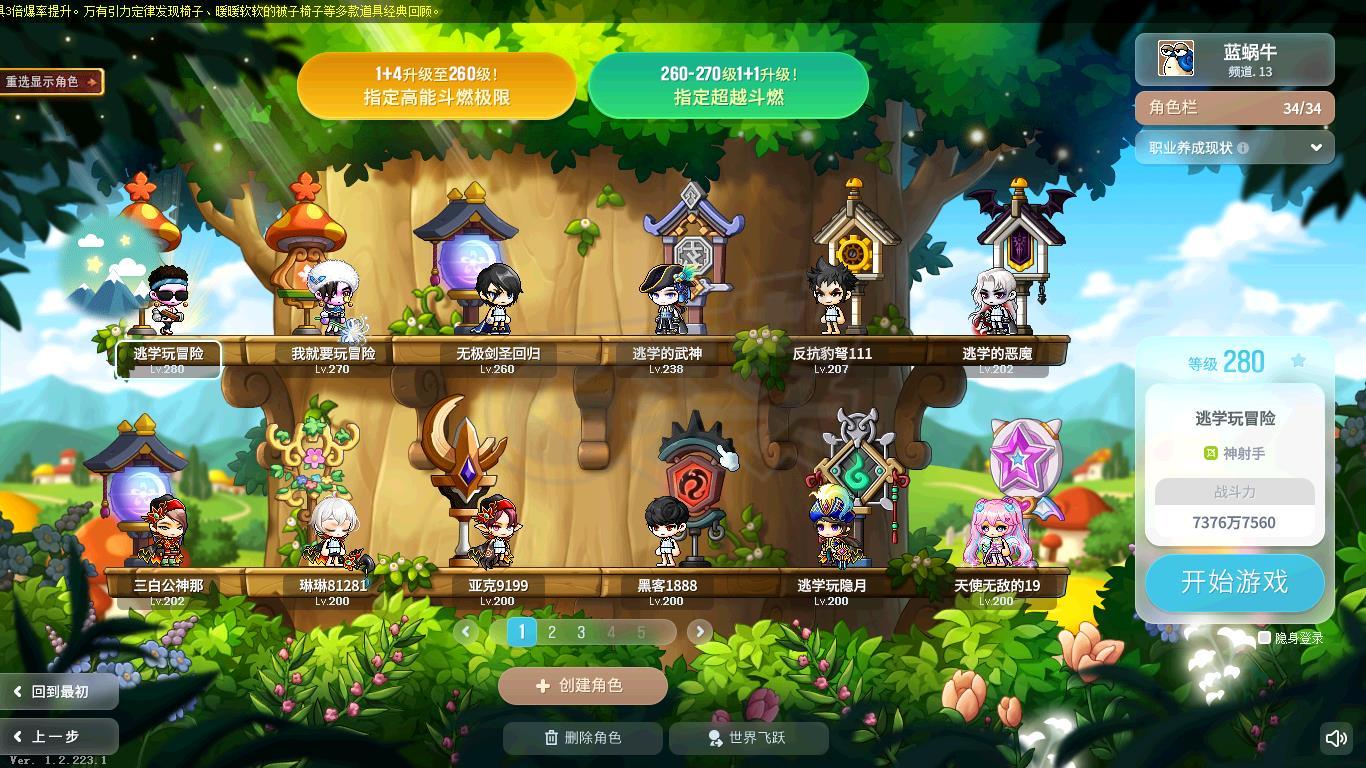The height and width of the screenshot is (768, 1366).
Task: Open the green 指定超越斗燃 event banner
Action: [728, 86]
